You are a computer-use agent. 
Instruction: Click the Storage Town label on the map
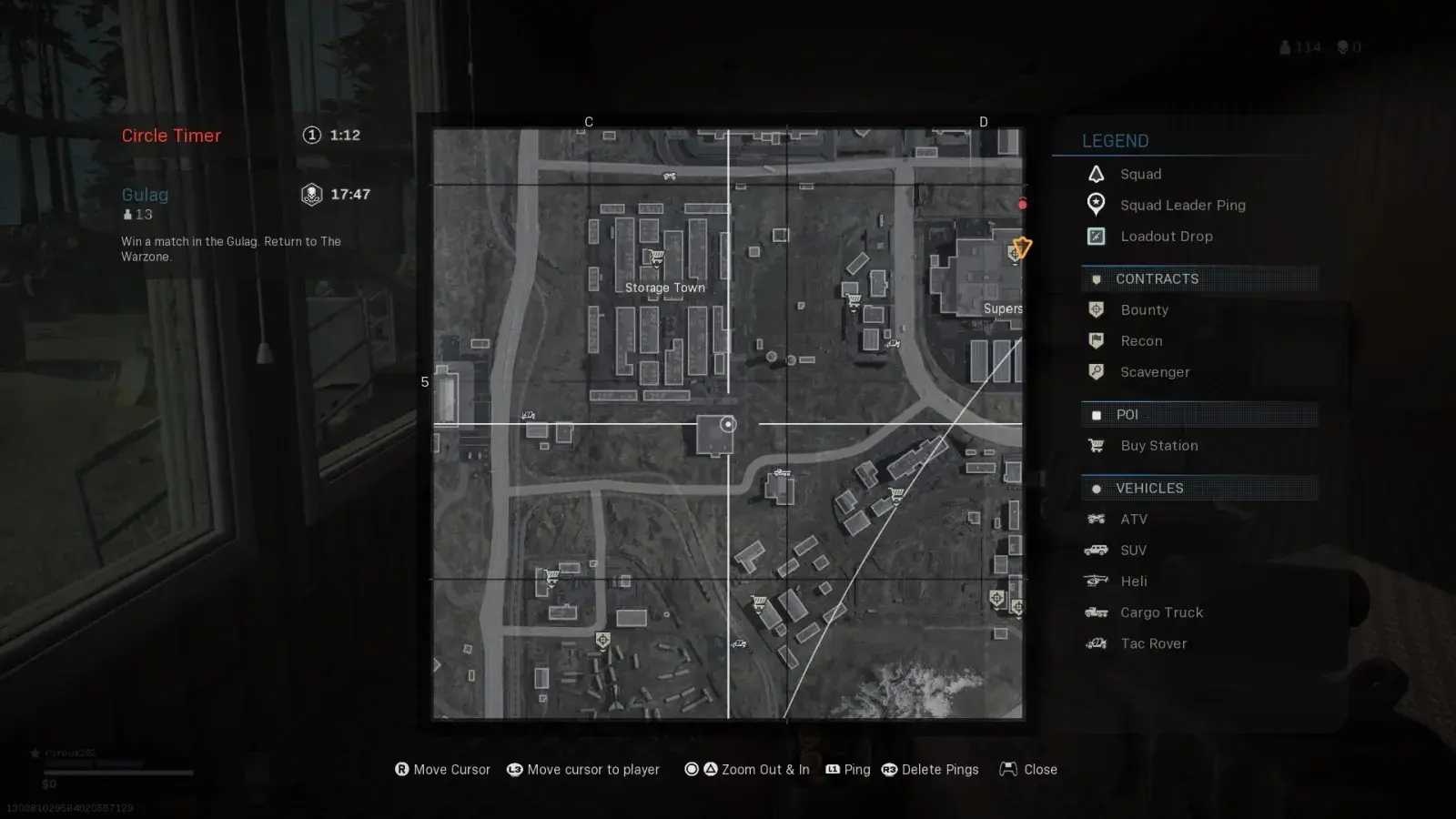coord(664,288)
